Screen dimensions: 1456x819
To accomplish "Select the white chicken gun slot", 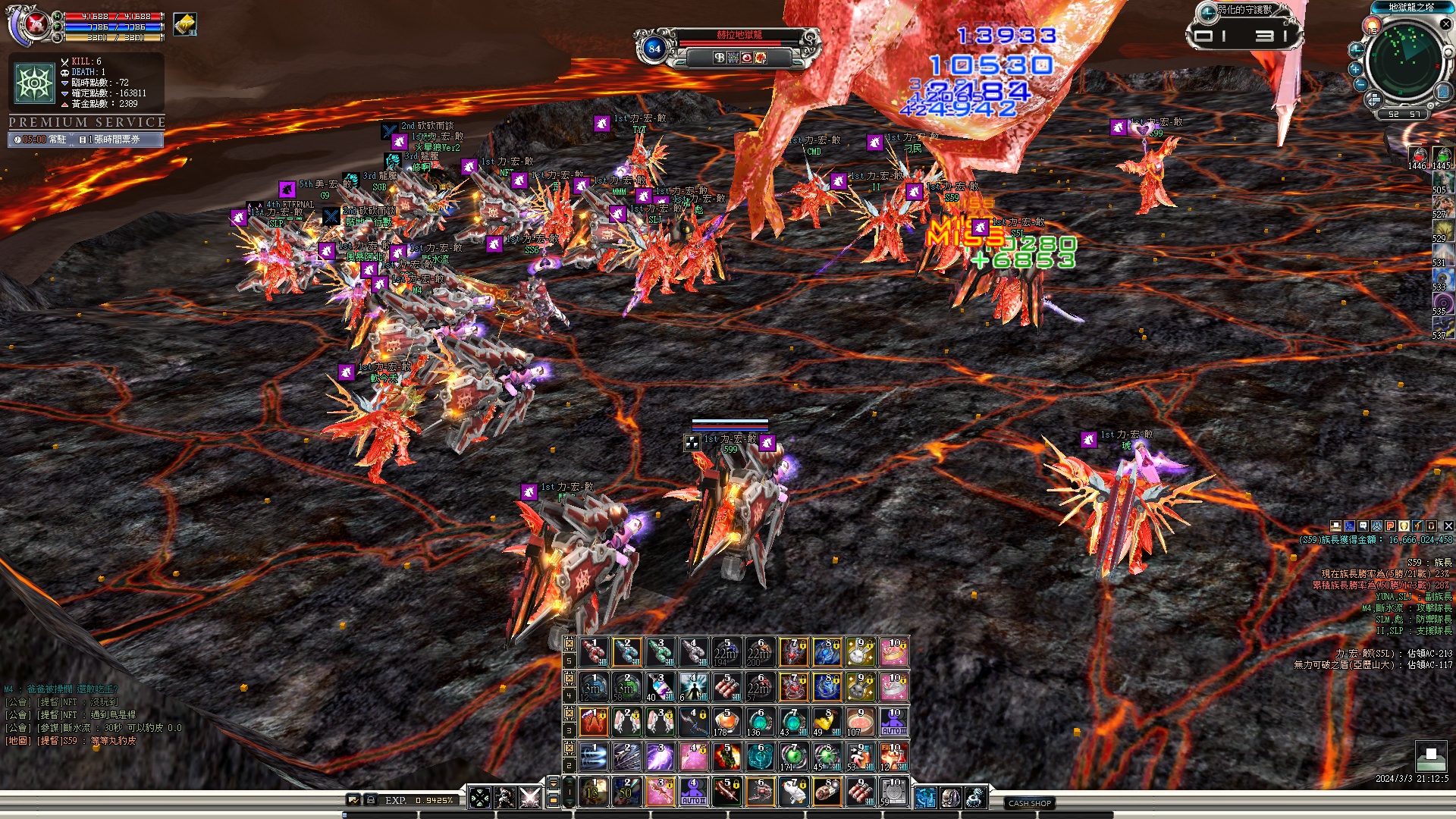I will tap(793, 792).
